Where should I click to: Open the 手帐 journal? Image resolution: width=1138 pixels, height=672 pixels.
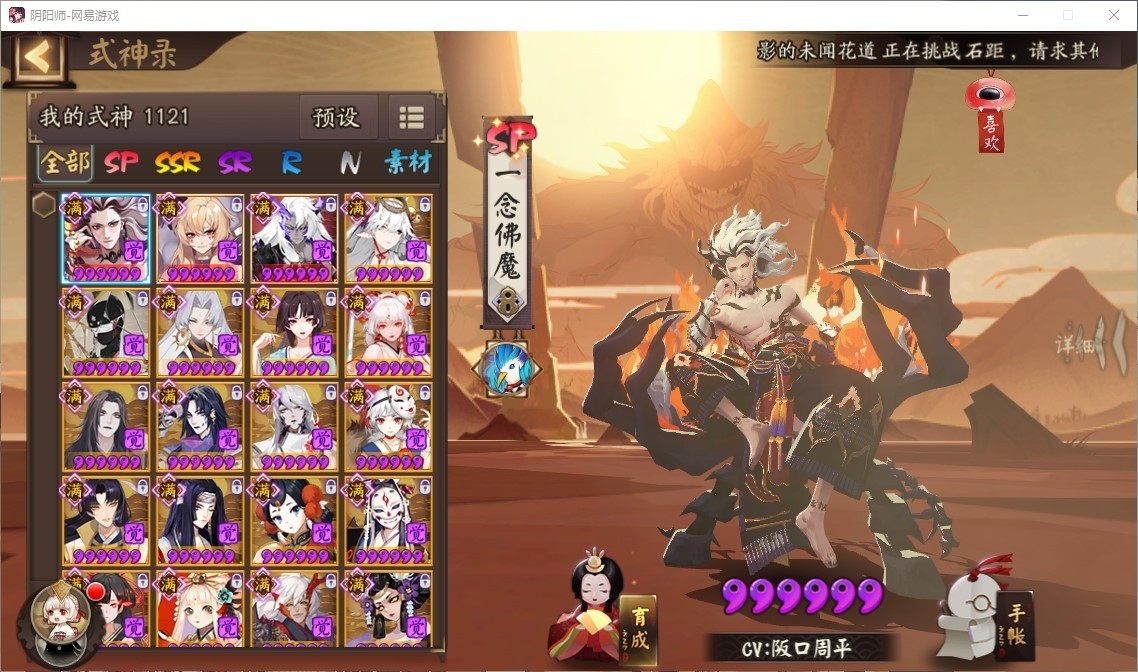(x=1014, y=625)
